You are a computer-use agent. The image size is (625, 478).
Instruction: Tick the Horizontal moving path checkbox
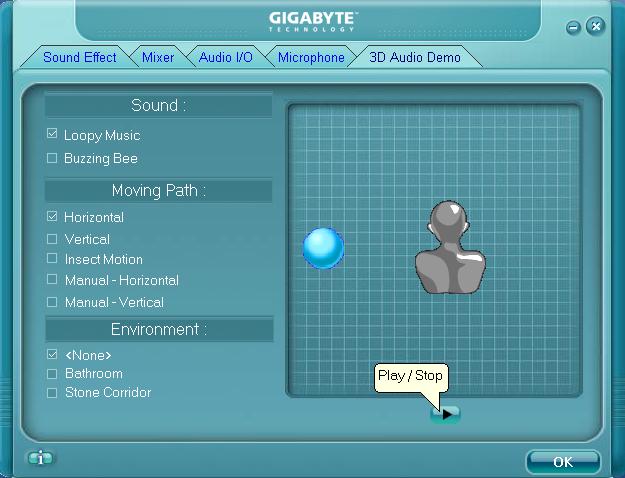click(x=52, y=217)
